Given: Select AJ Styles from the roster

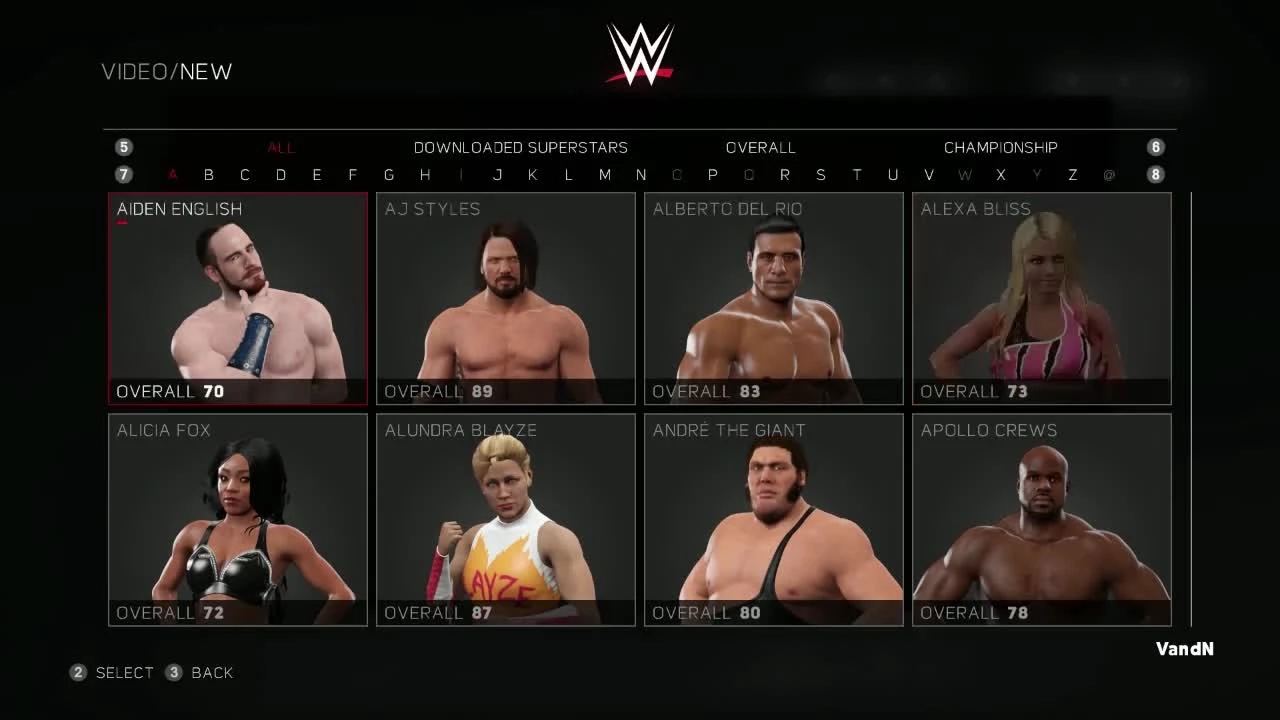Looking at the screenshot, I should tap(505, 300).
